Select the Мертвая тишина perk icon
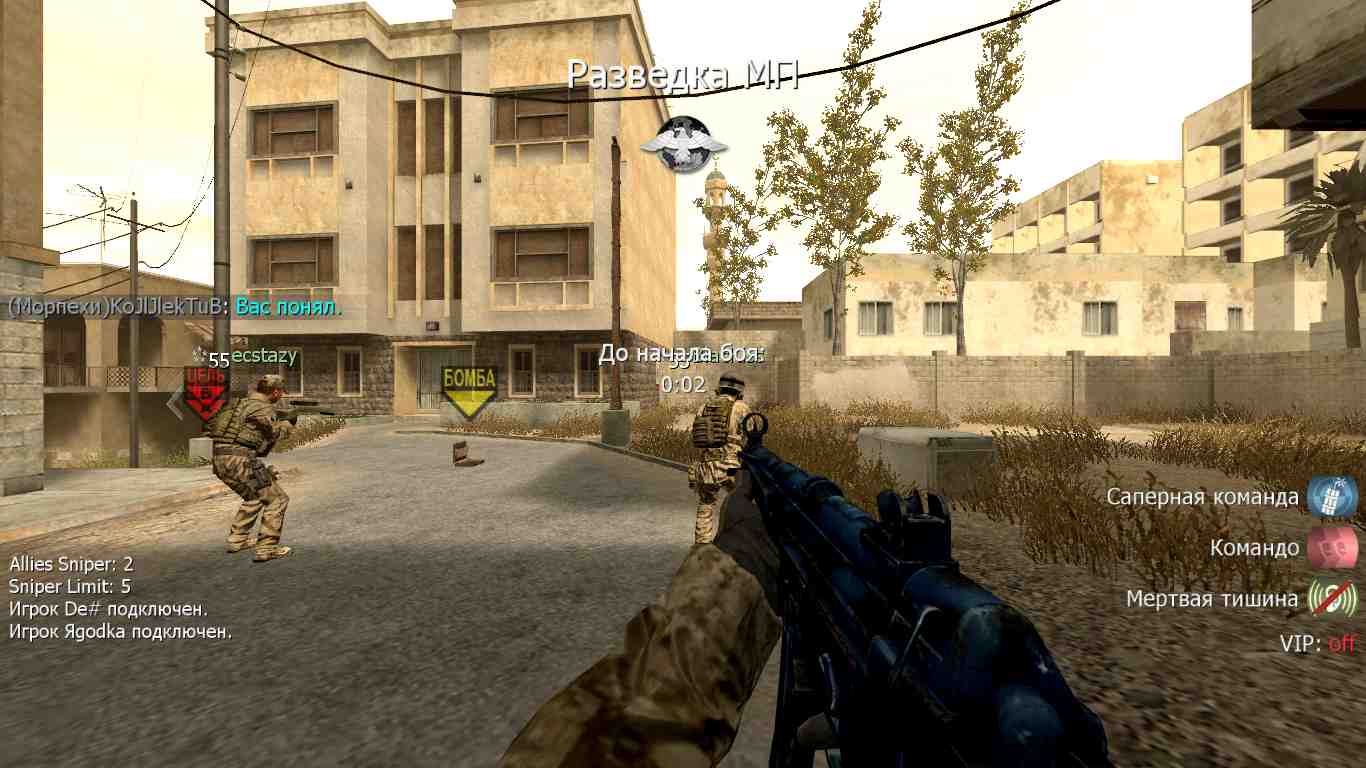The width and height of the screenshot is (1366, 768). pos(1332,599)
